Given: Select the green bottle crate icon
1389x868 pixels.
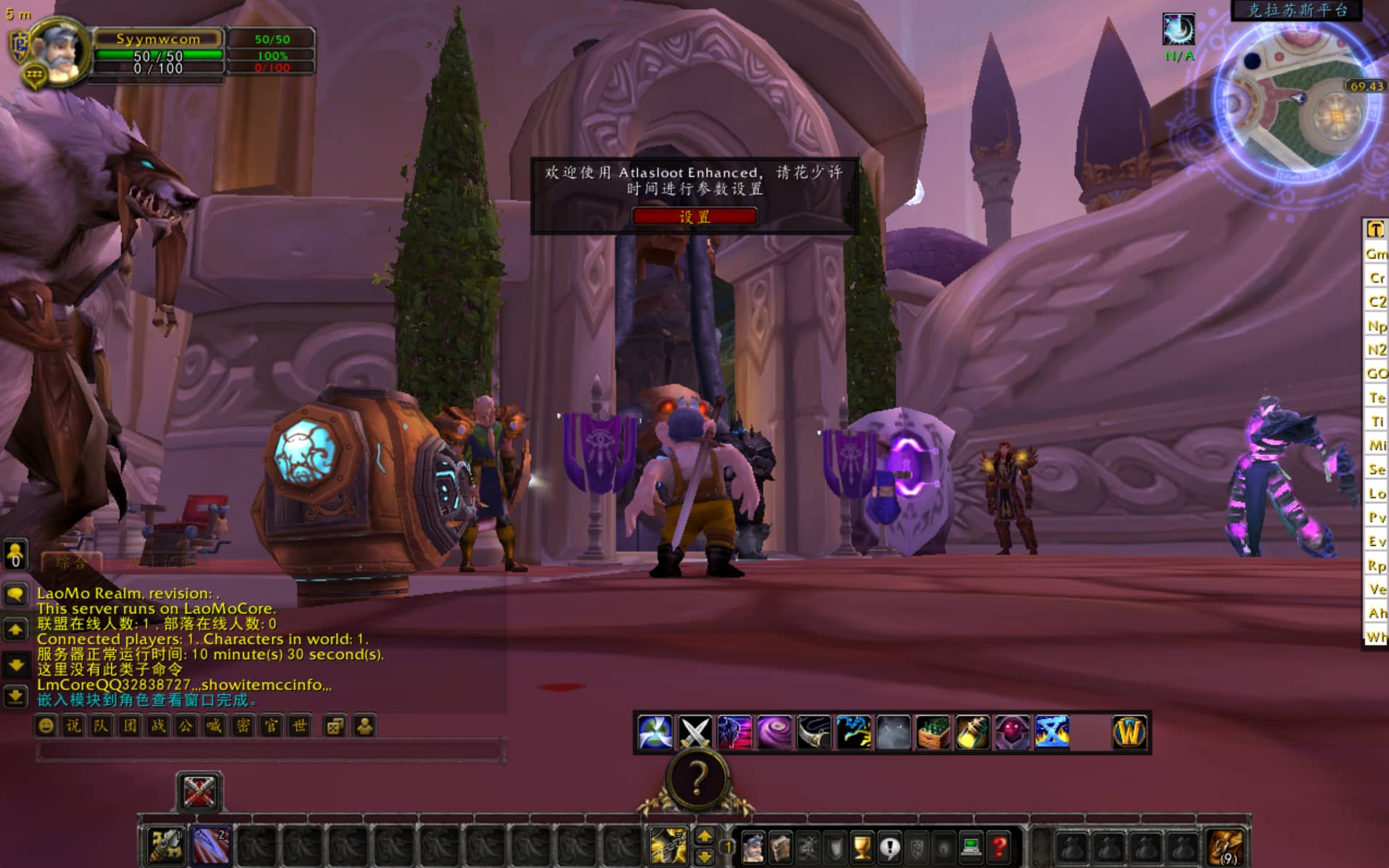Looking at the screenshot, I should point(933,732).
